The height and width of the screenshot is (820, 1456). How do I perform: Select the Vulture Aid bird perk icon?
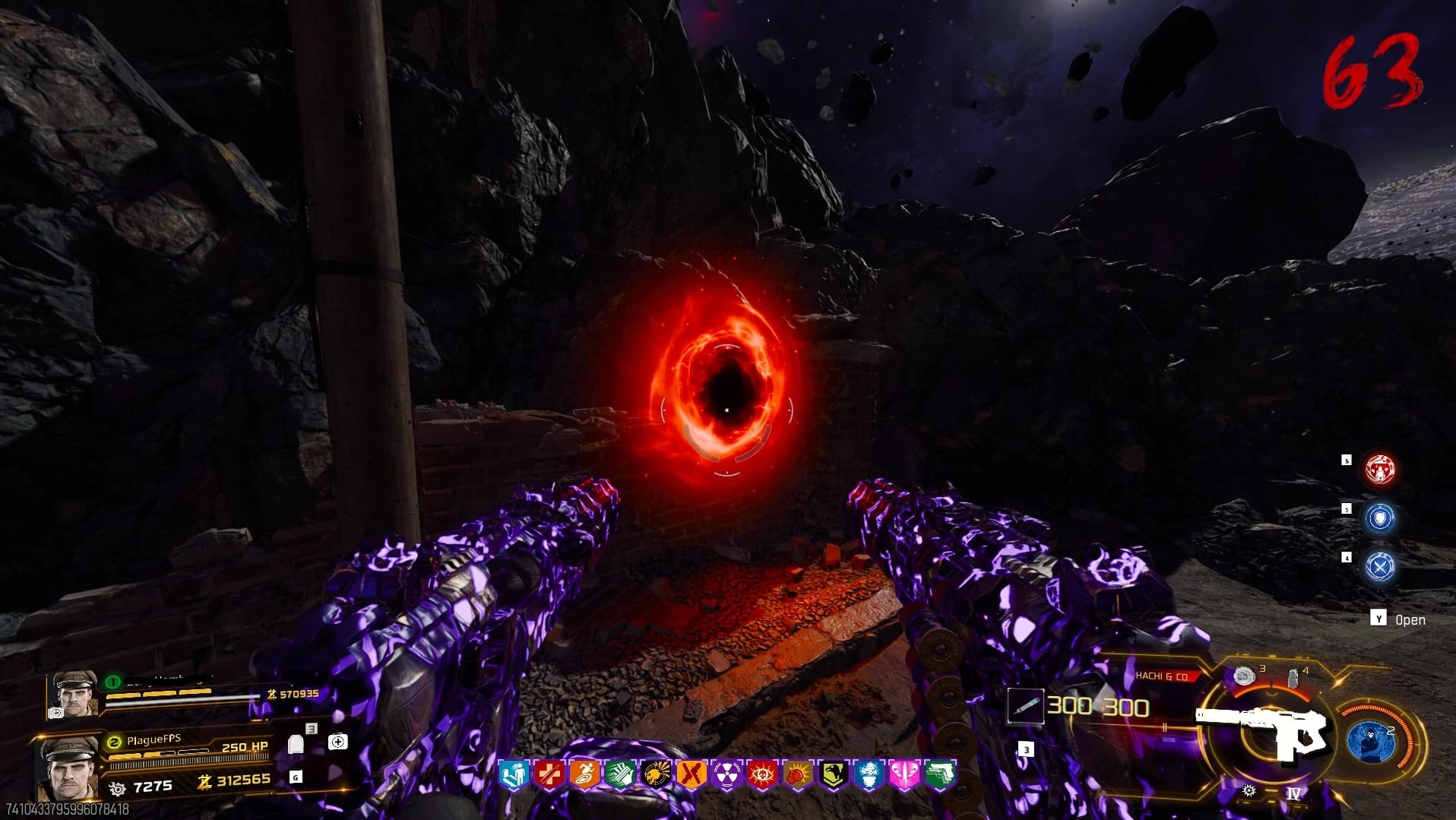tap(833, 776)
